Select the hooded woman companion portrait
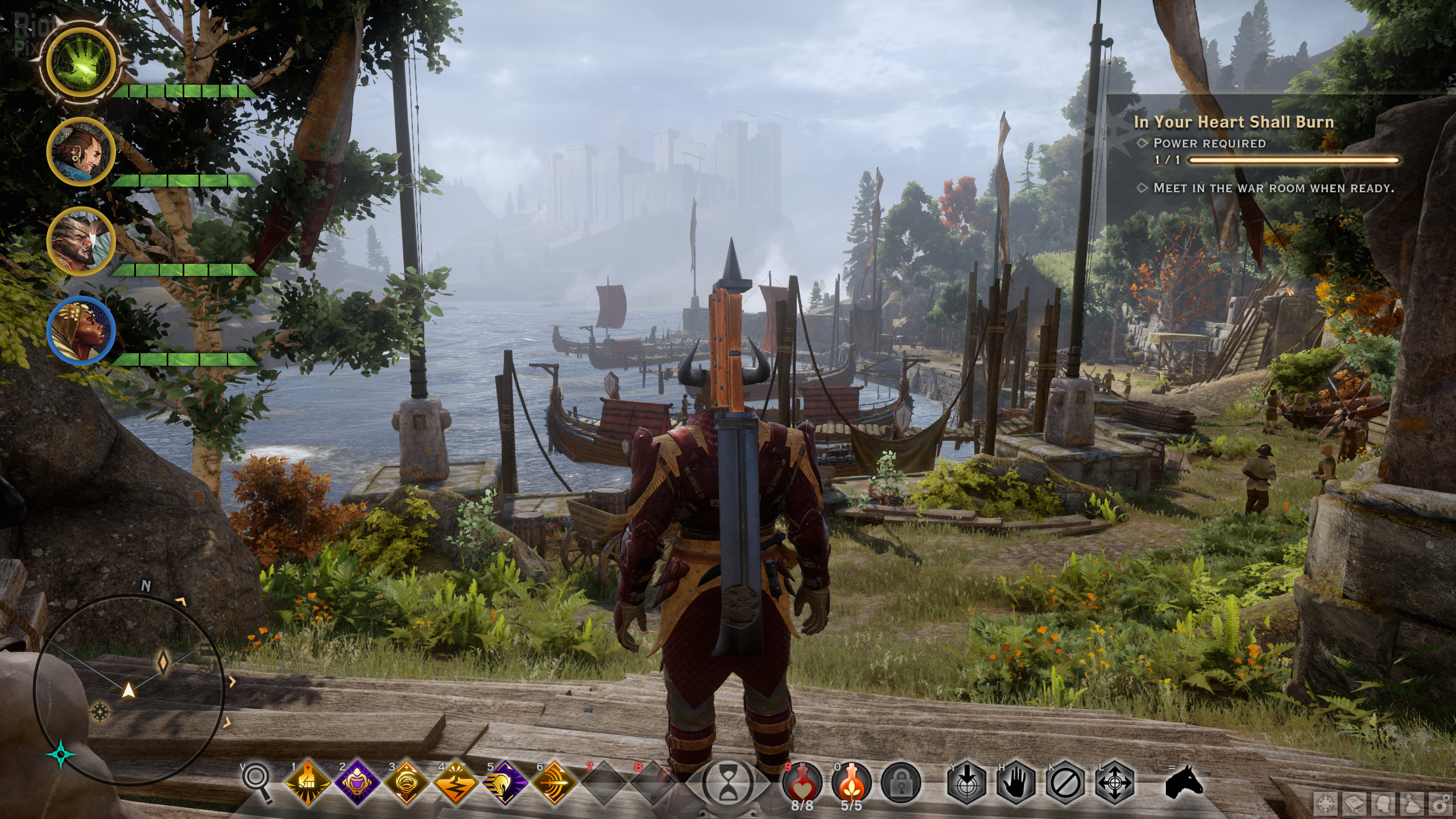 [x=81, y=330]
